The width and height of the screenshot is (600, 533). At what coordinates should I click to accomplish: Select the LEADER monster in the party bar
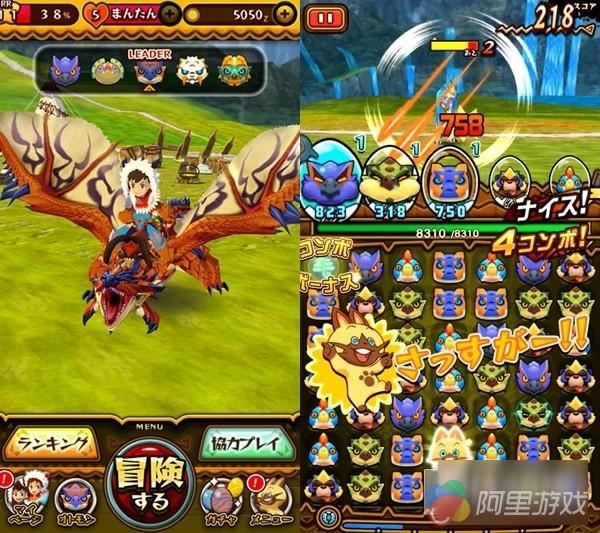click(x=149, y=69)
